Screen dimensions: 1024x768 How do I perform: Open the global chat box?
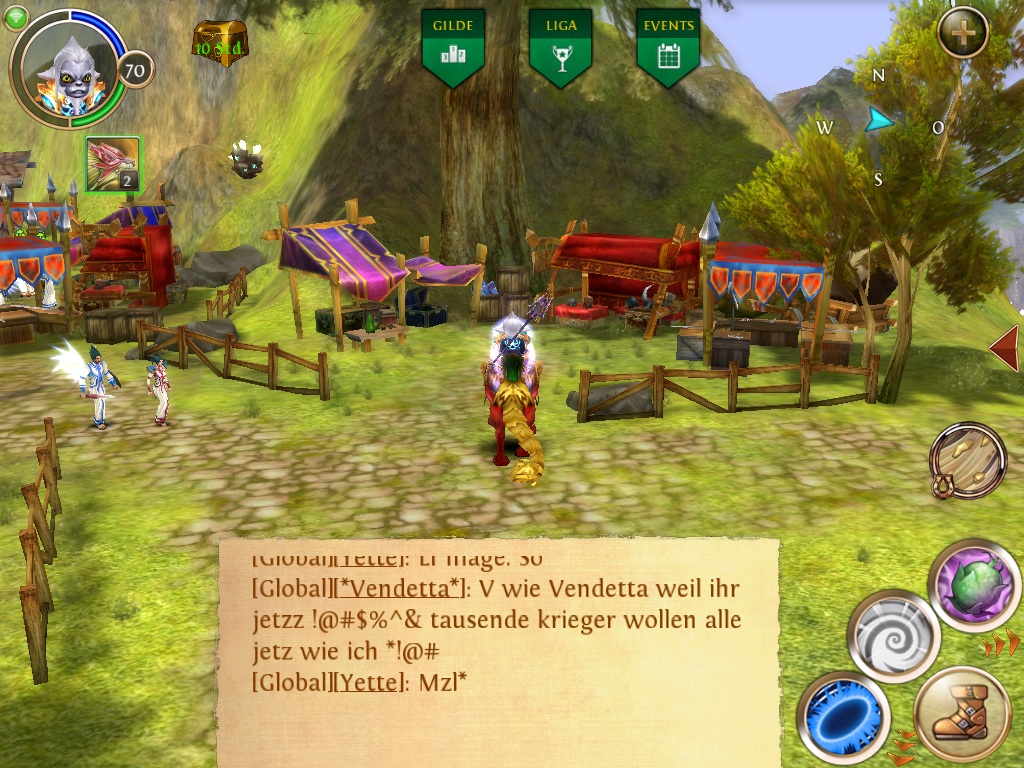(498, 650)
